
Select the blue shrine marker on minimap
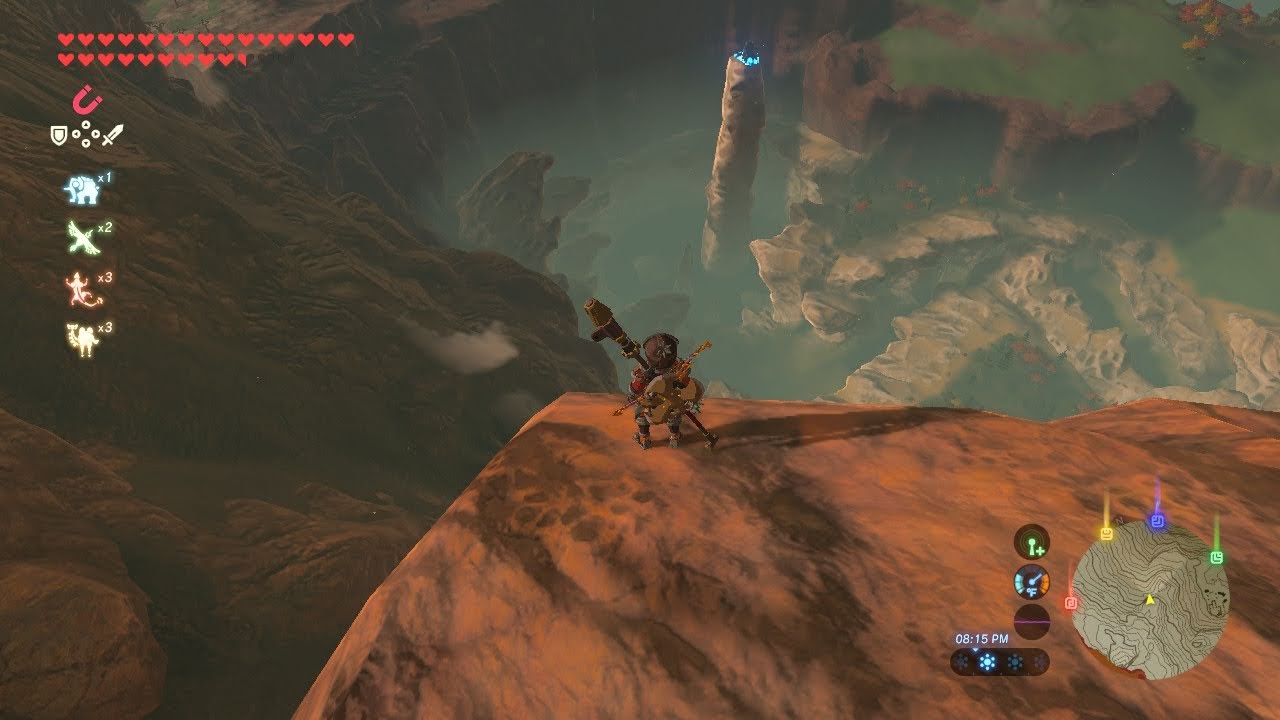(x=1157, y=522)
